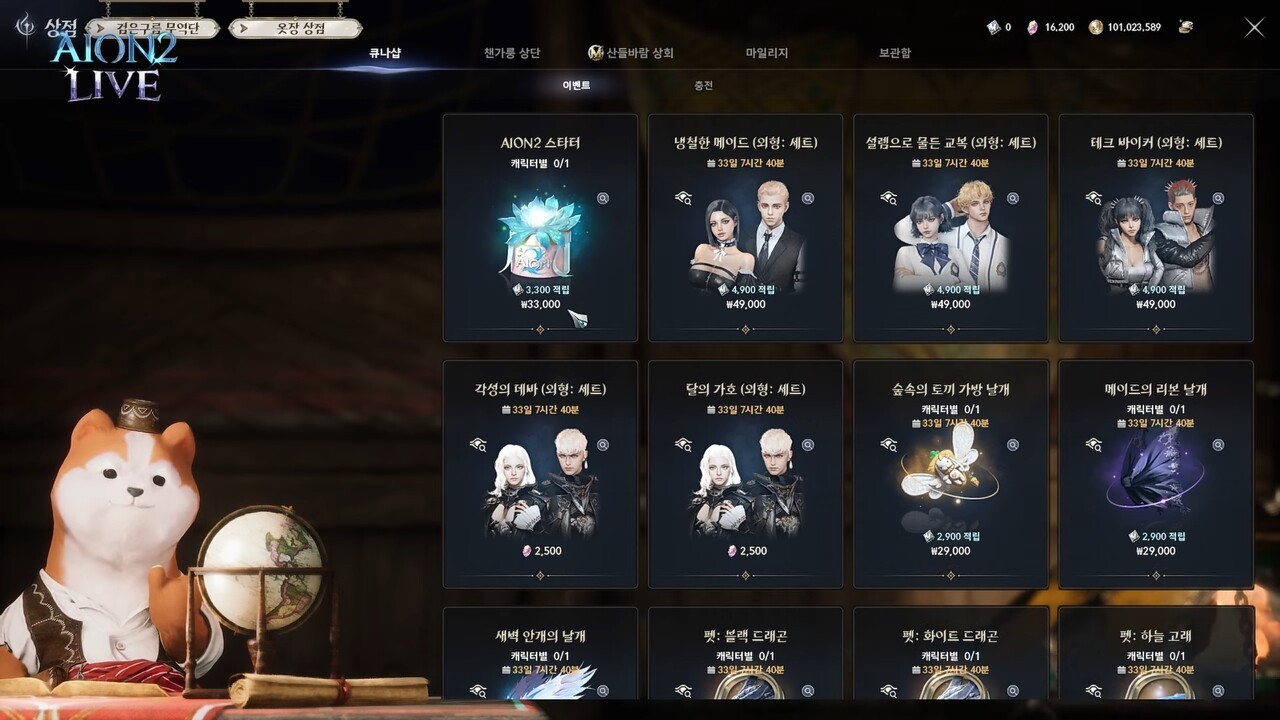
Task: Open the 첸가룽 상단 tab
Action: click(x=511, y=53)
